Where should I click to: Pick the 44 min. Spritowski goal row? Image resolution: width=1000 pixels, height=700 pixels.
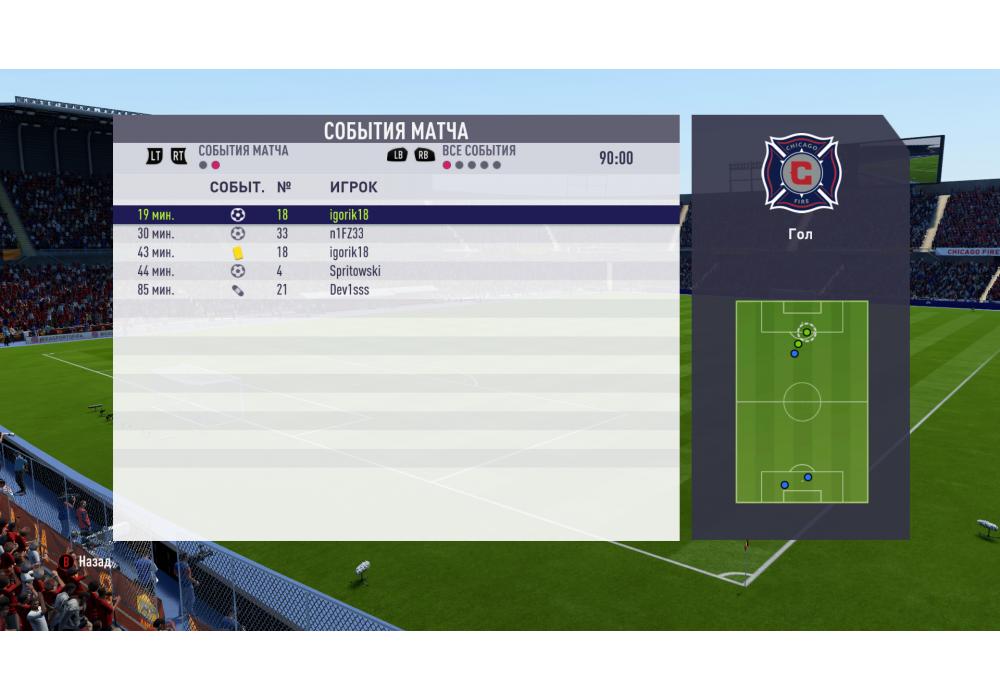tap(395, 271)
